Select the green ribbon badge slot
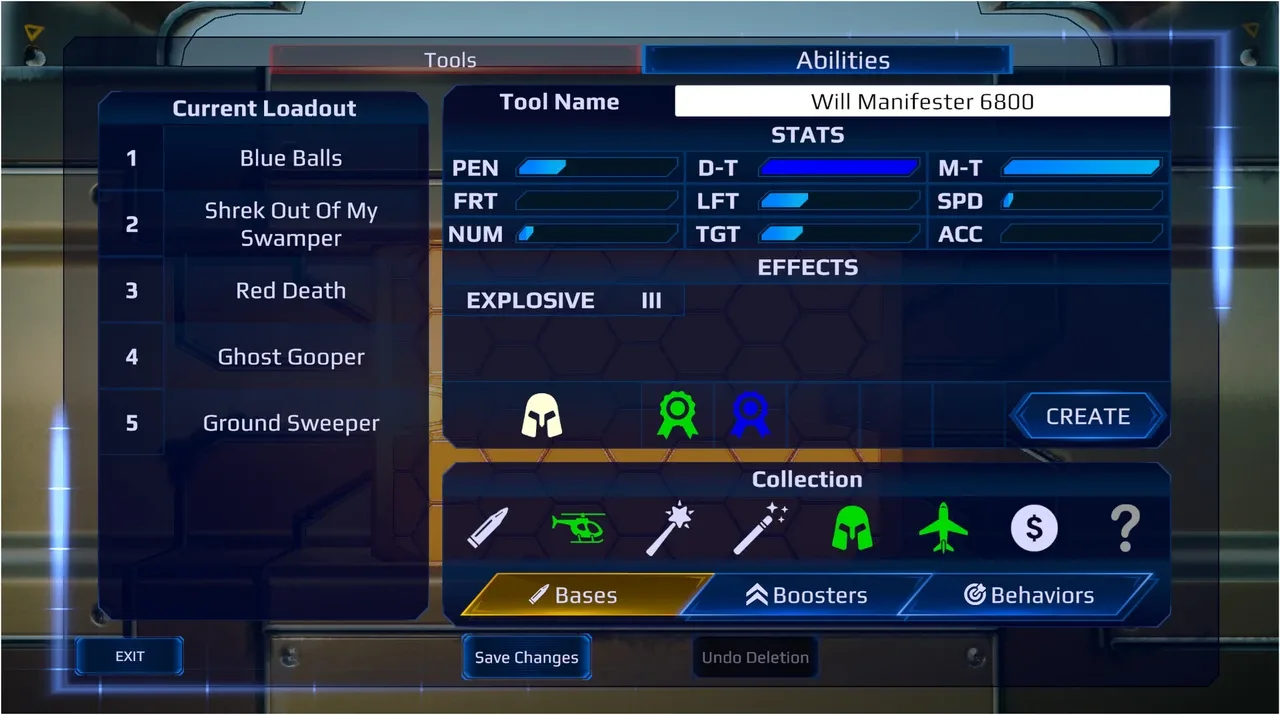 (676, 415)
